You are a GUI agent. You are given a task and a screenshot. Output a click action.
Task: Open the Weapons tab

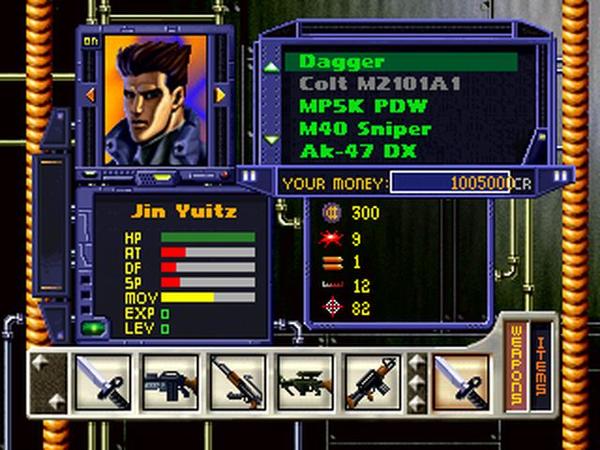(517, 366)
